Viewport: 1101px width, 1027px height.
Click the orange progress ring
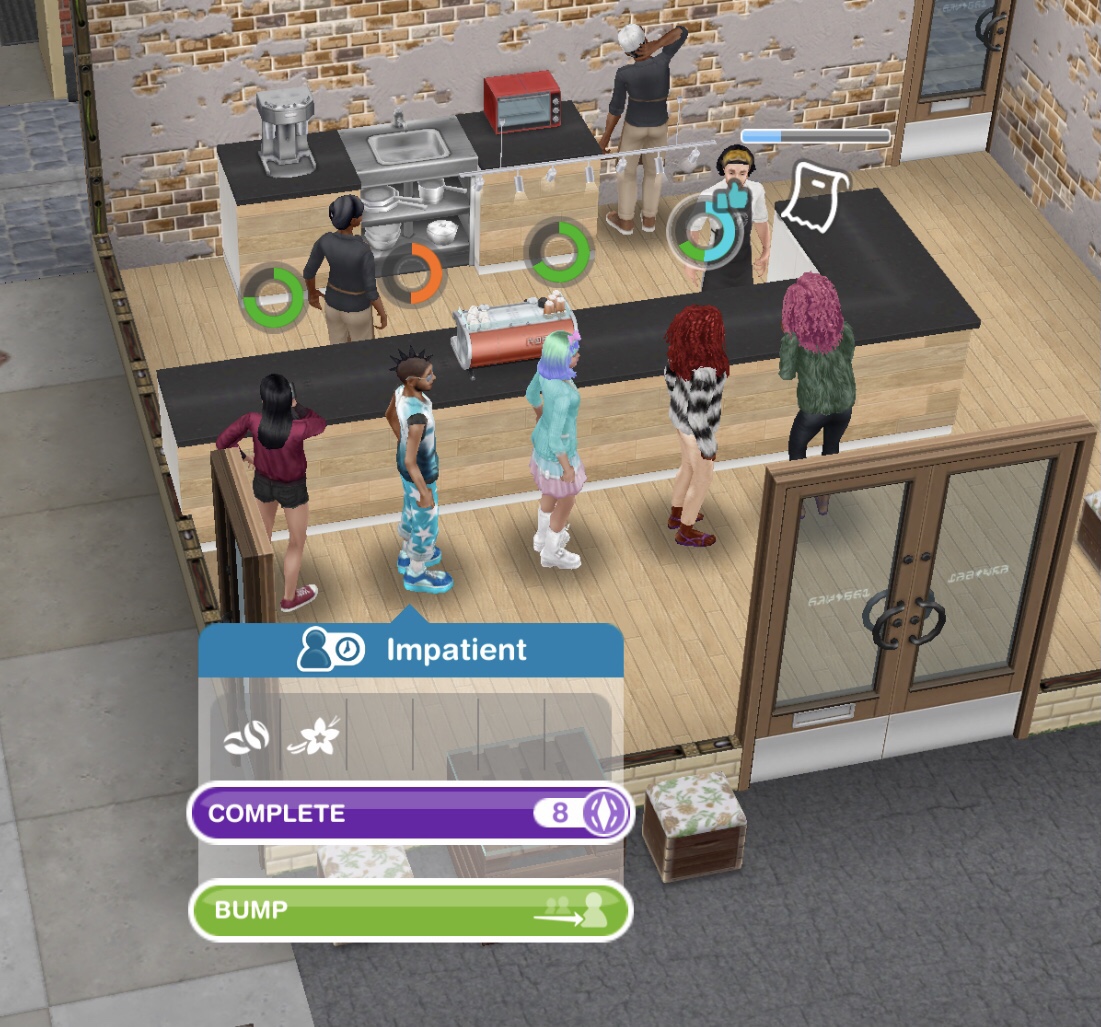tap(413, 275)
